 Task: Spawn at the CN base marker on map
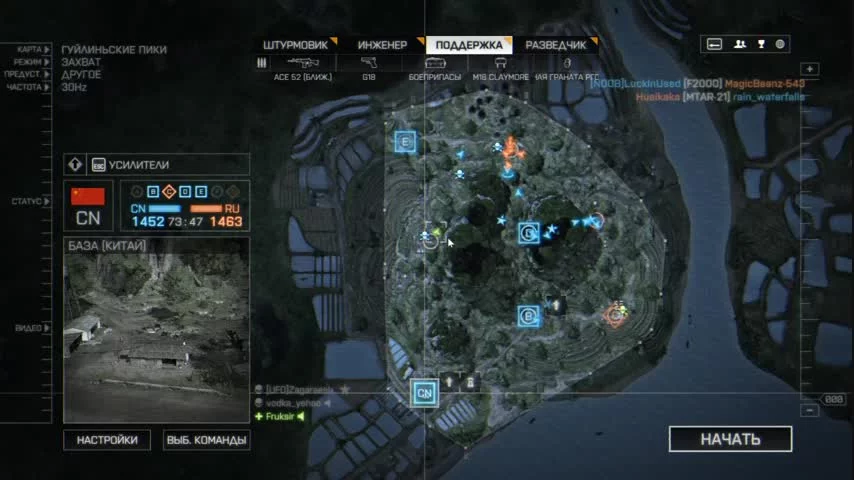[x=425, y=392]
